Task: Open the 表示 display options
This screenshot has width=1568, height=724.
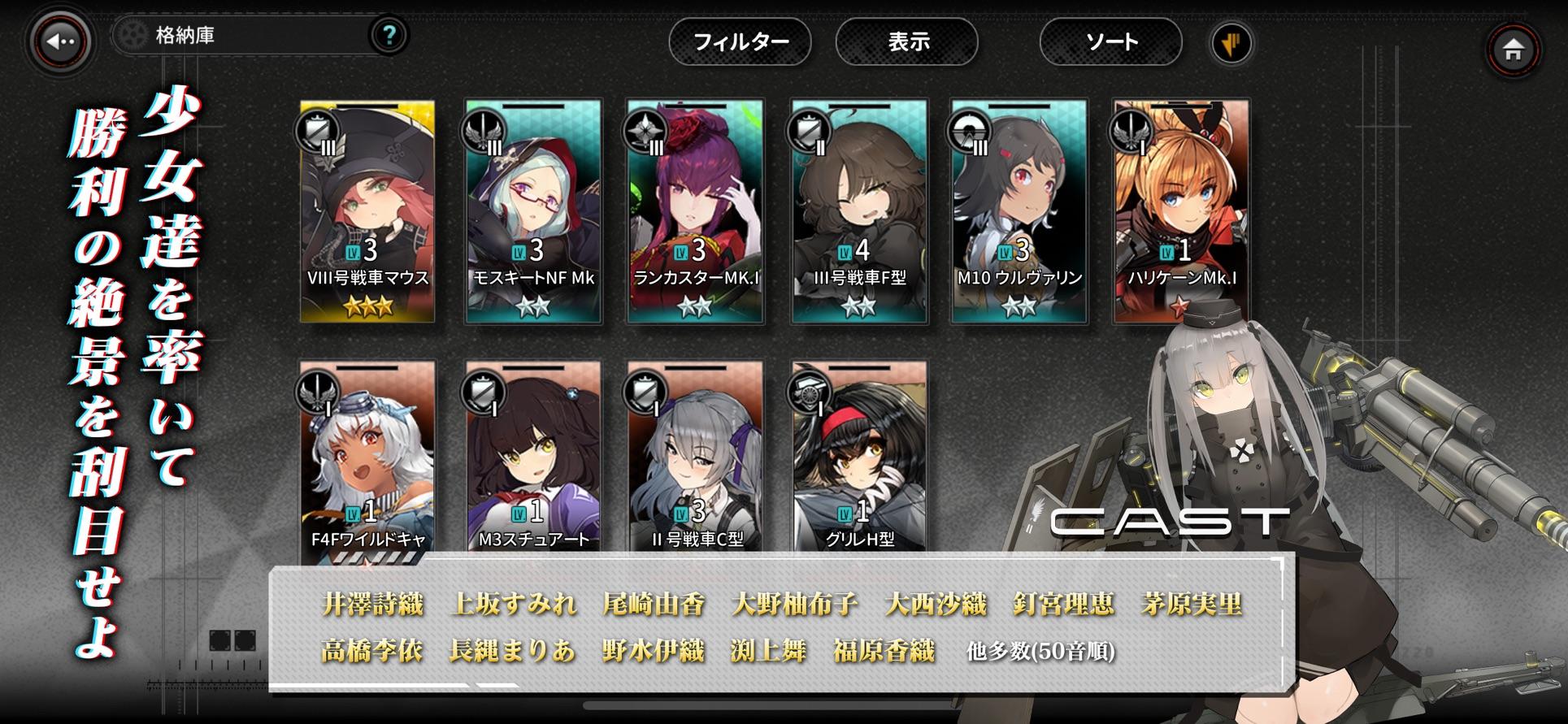Action: pyautogui.click(x=906, y=43)
